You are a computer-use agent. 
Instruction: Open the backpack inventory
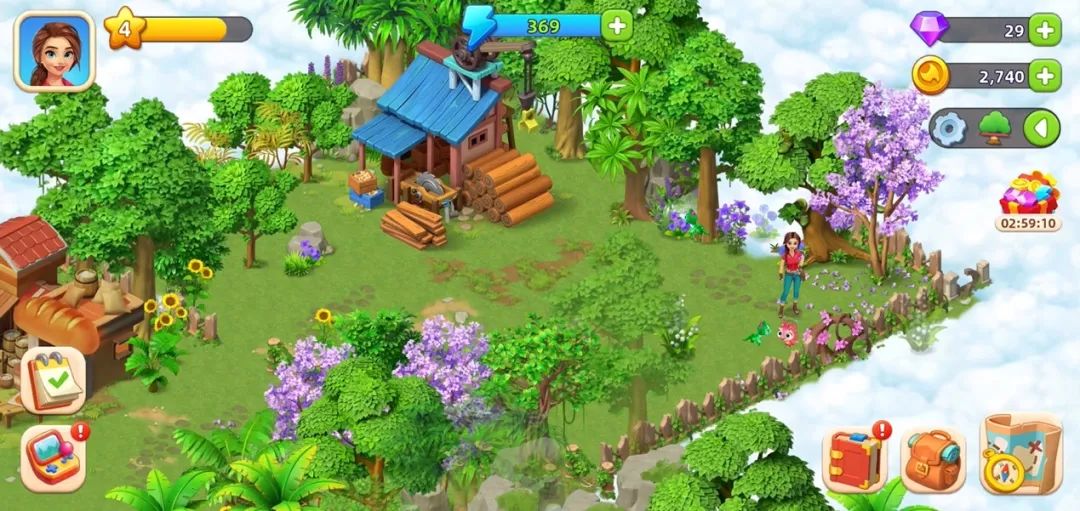pyautogui.click(x=932, y=459)
